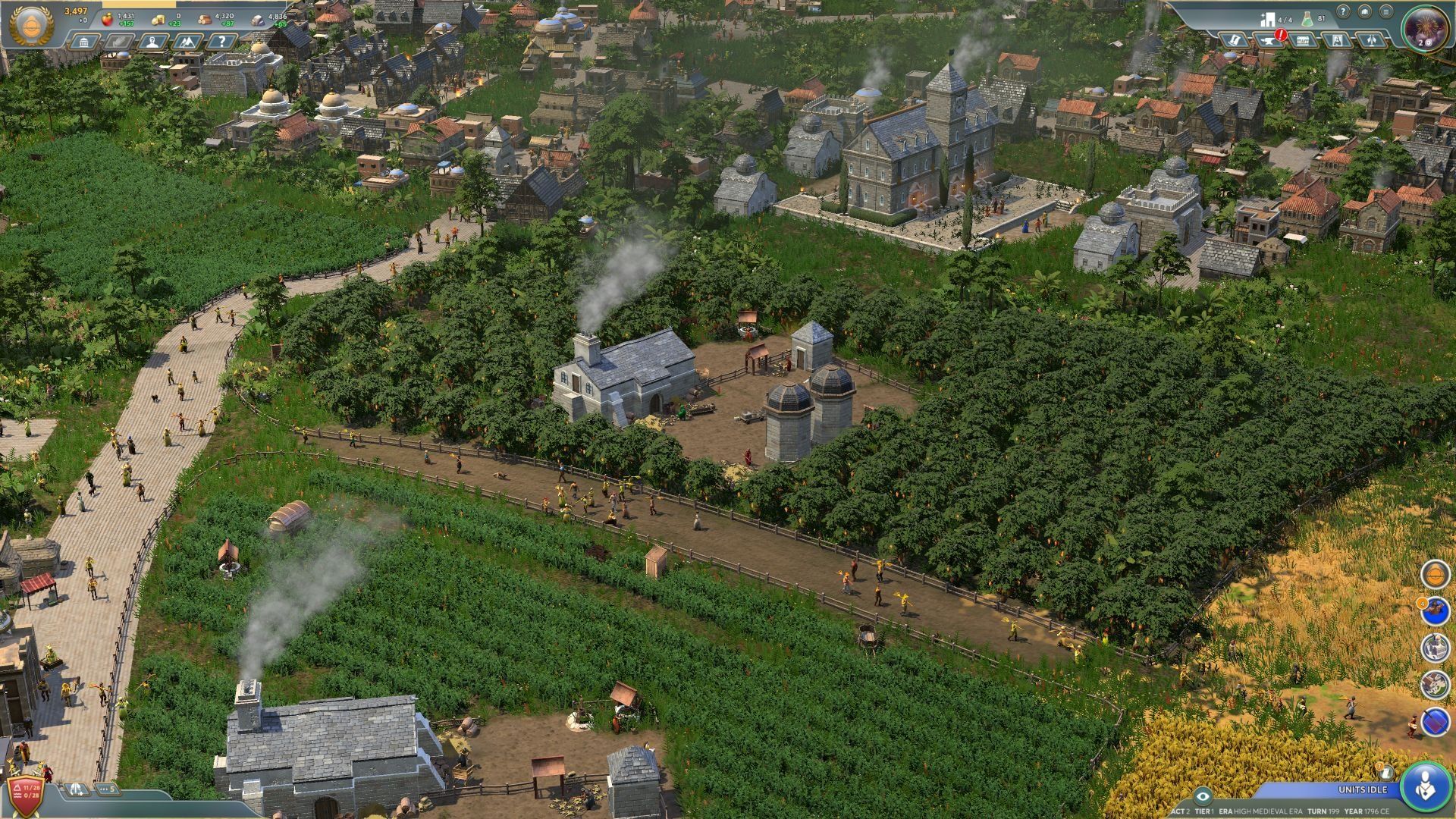This screenshot has height=819, width=1456.
Task: Toggle the eye view icon
Action: [1201, 795]
